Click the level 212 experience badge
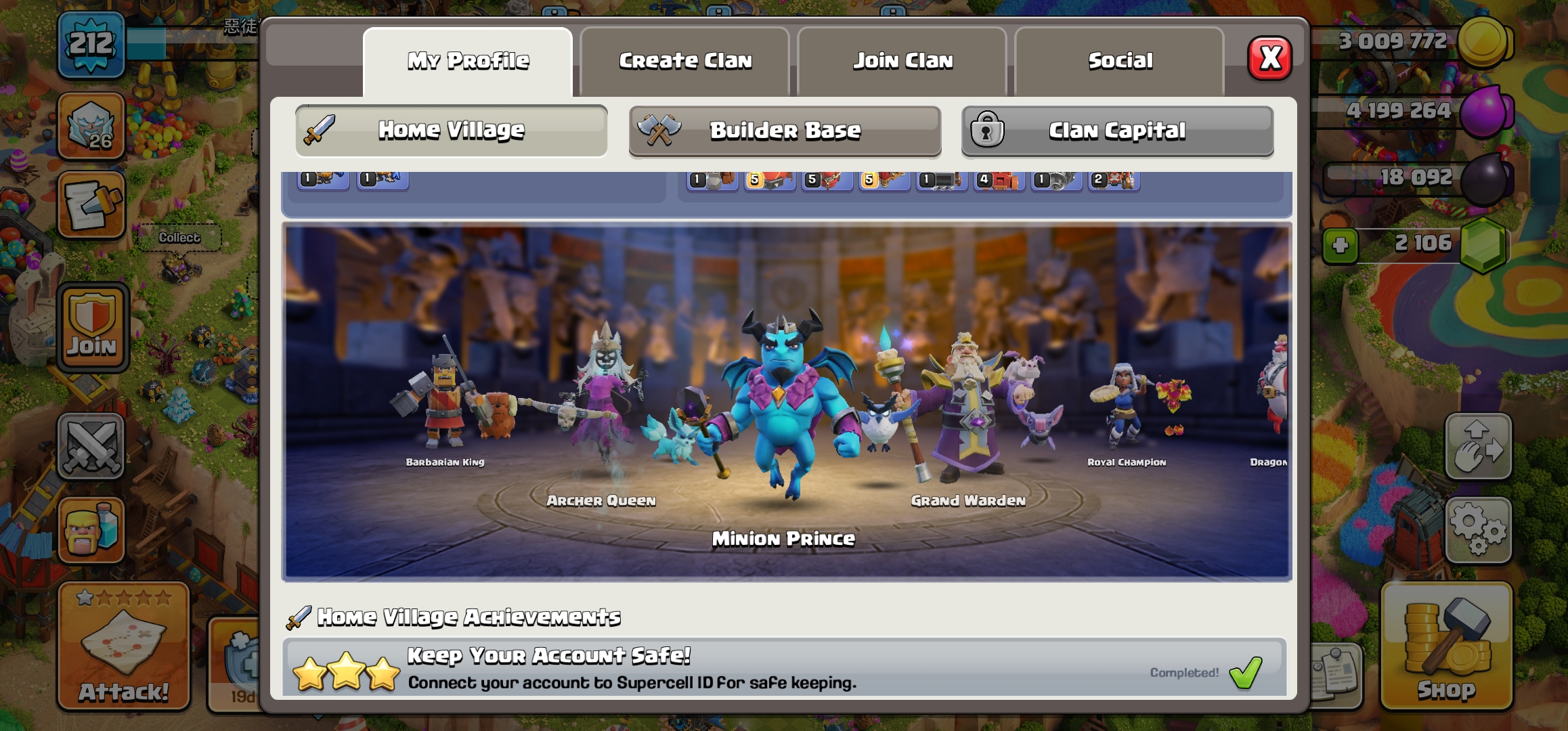Image resolution: width=1568 pixels, height=731 pixels. pyautogui.click(x=91, y=45)
